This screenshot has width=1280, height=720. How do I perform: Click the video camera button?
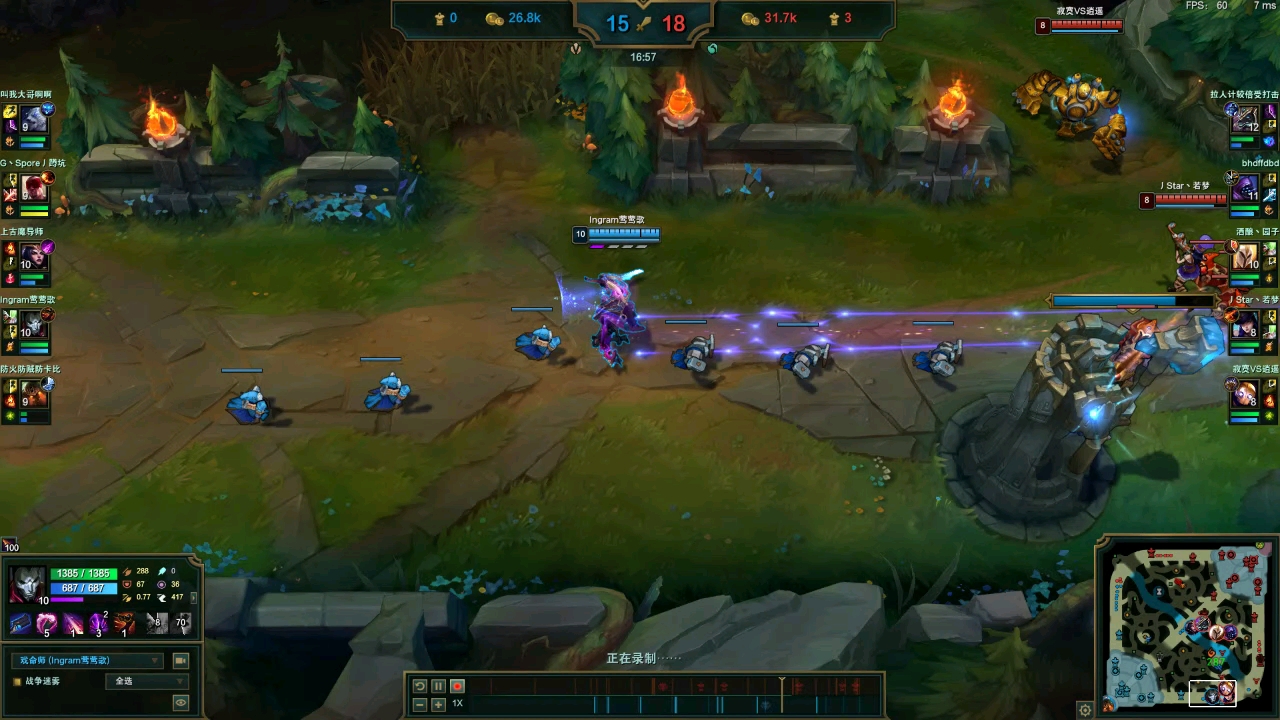tap(181, 660)
